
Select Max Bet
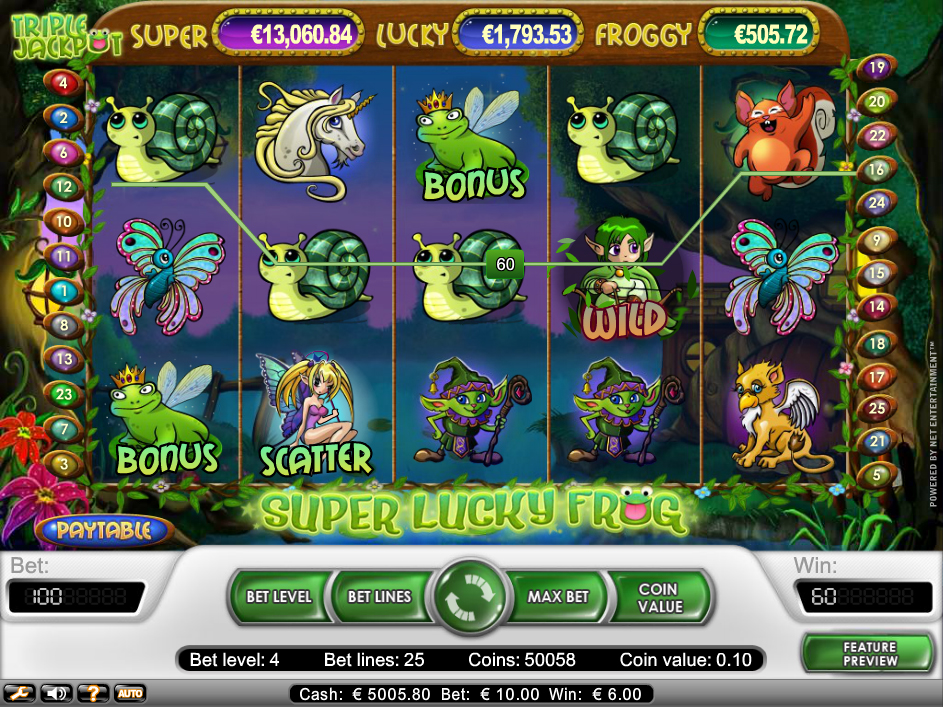click(x=558, y=597)
